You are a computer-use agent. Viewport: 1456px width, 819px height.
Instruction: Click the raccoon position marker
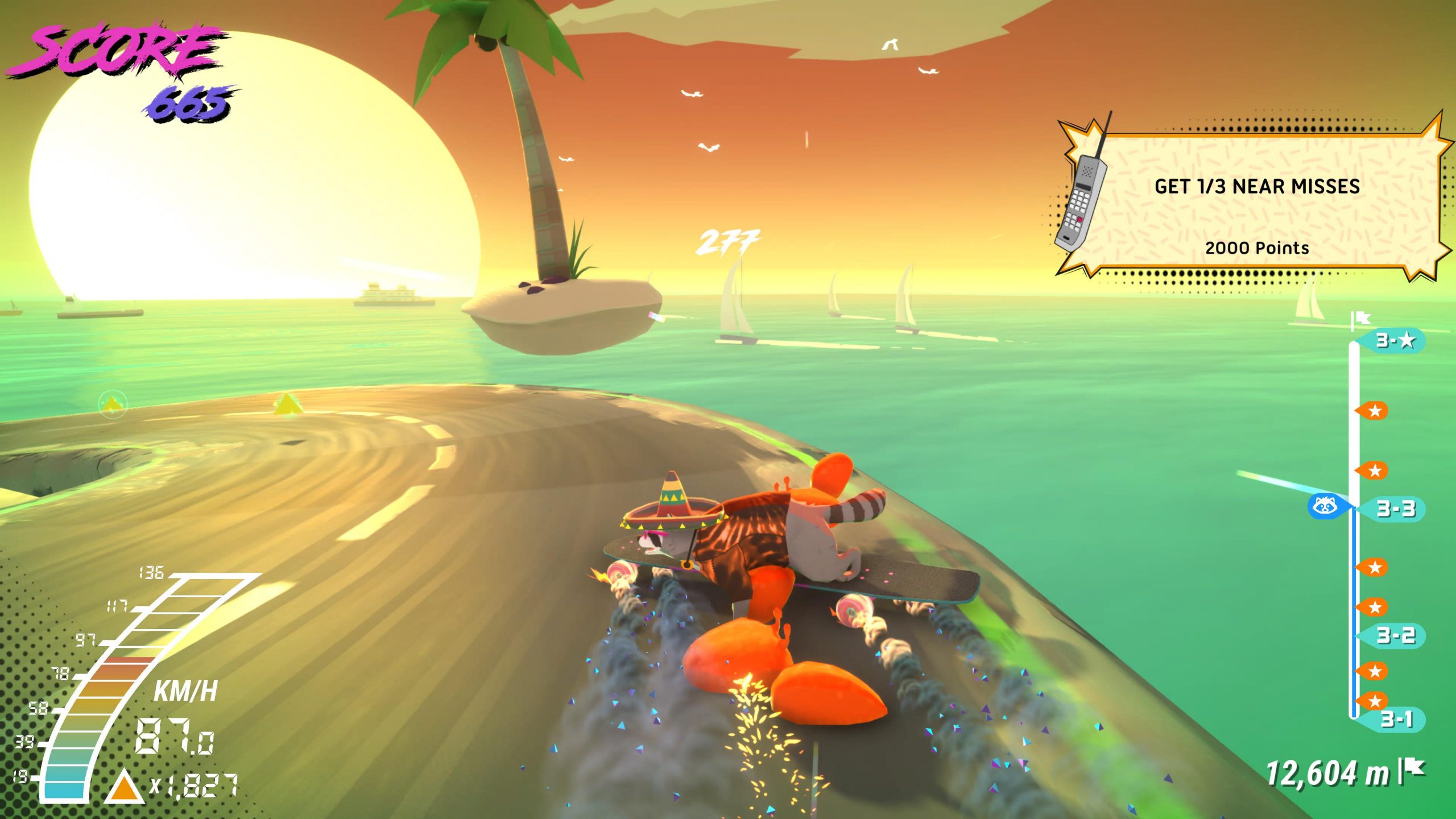click(1325, 506)
